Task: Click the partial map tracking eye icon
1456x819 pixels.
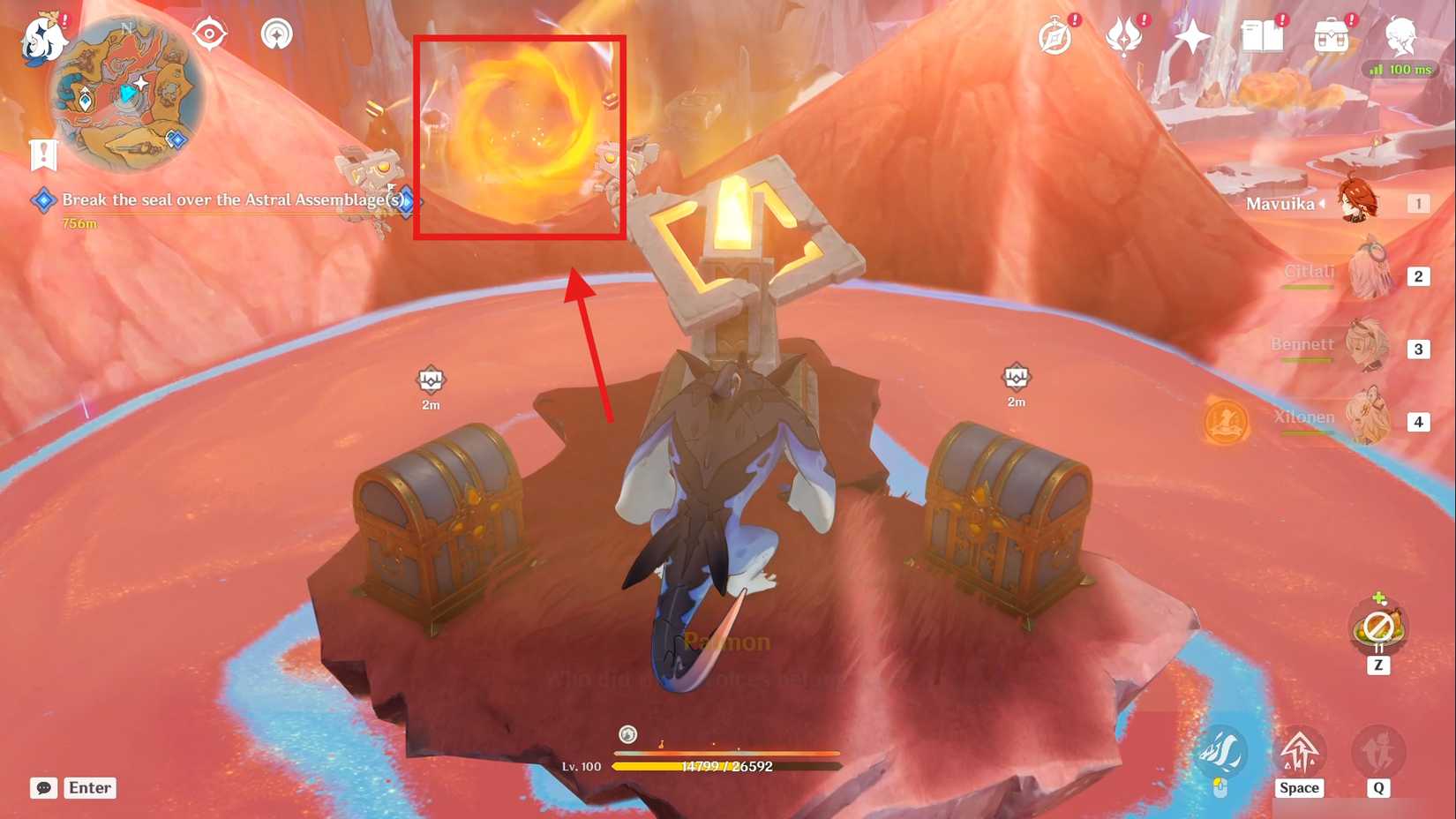Action: point(210,34)
